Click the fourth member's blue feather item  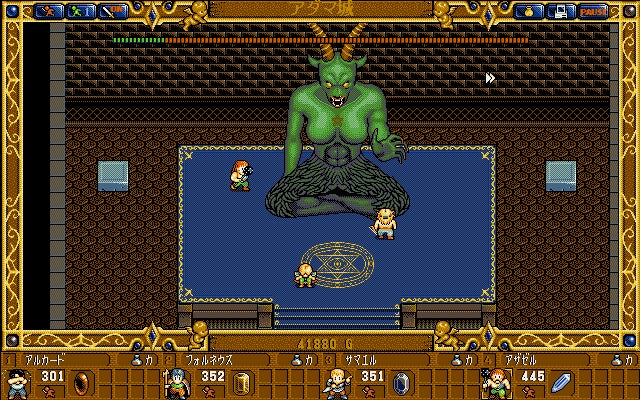pos(561,382)
